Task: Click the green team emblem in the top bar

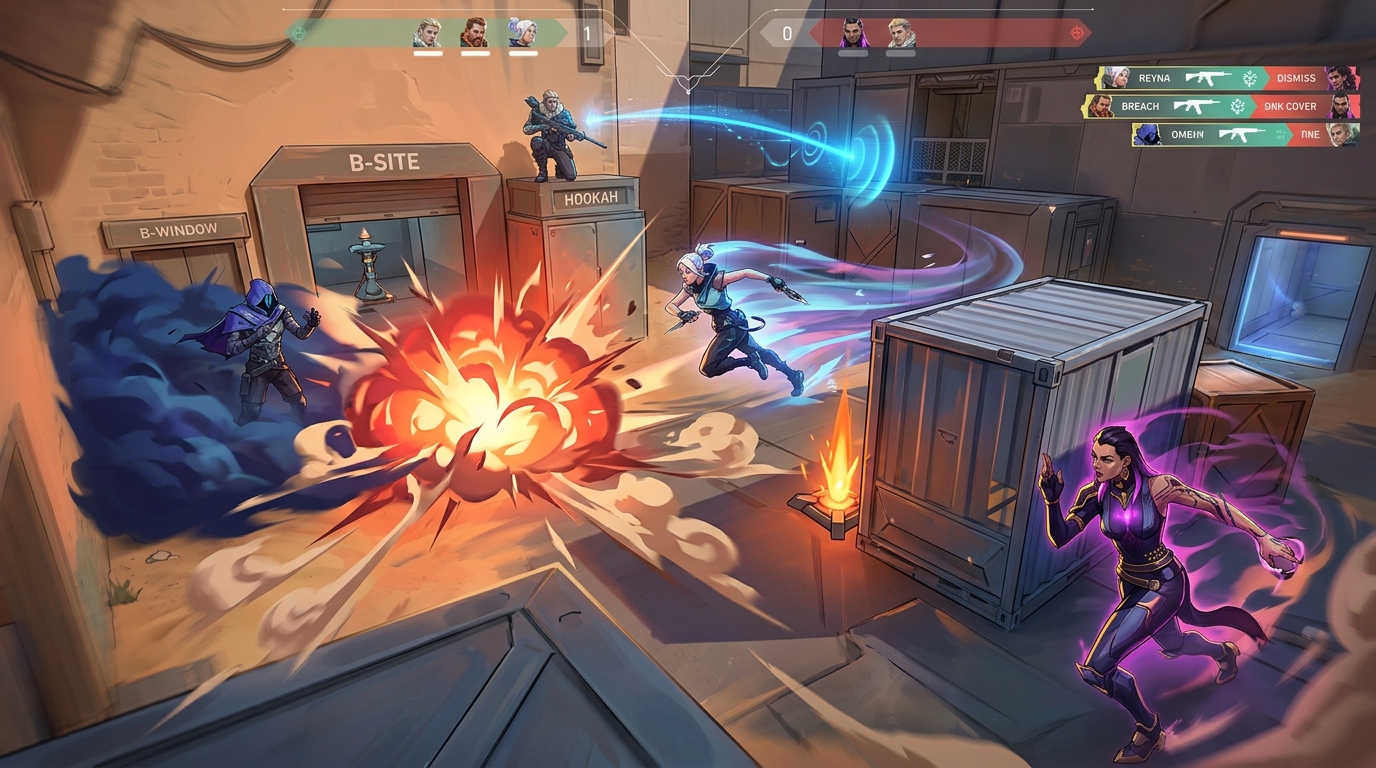Action: tap(296, 33)
